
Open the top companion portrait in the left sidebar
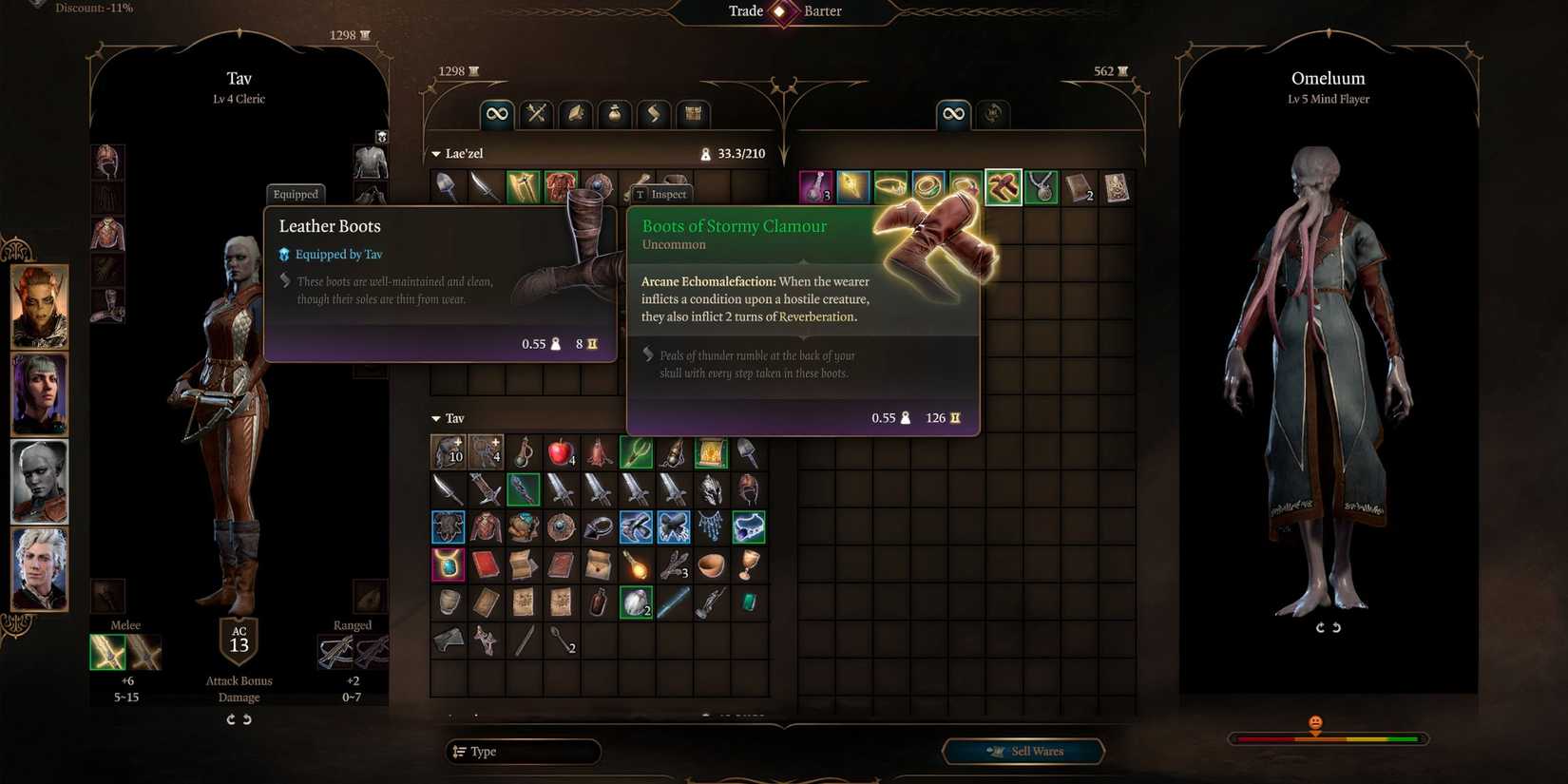click(38, 306)
